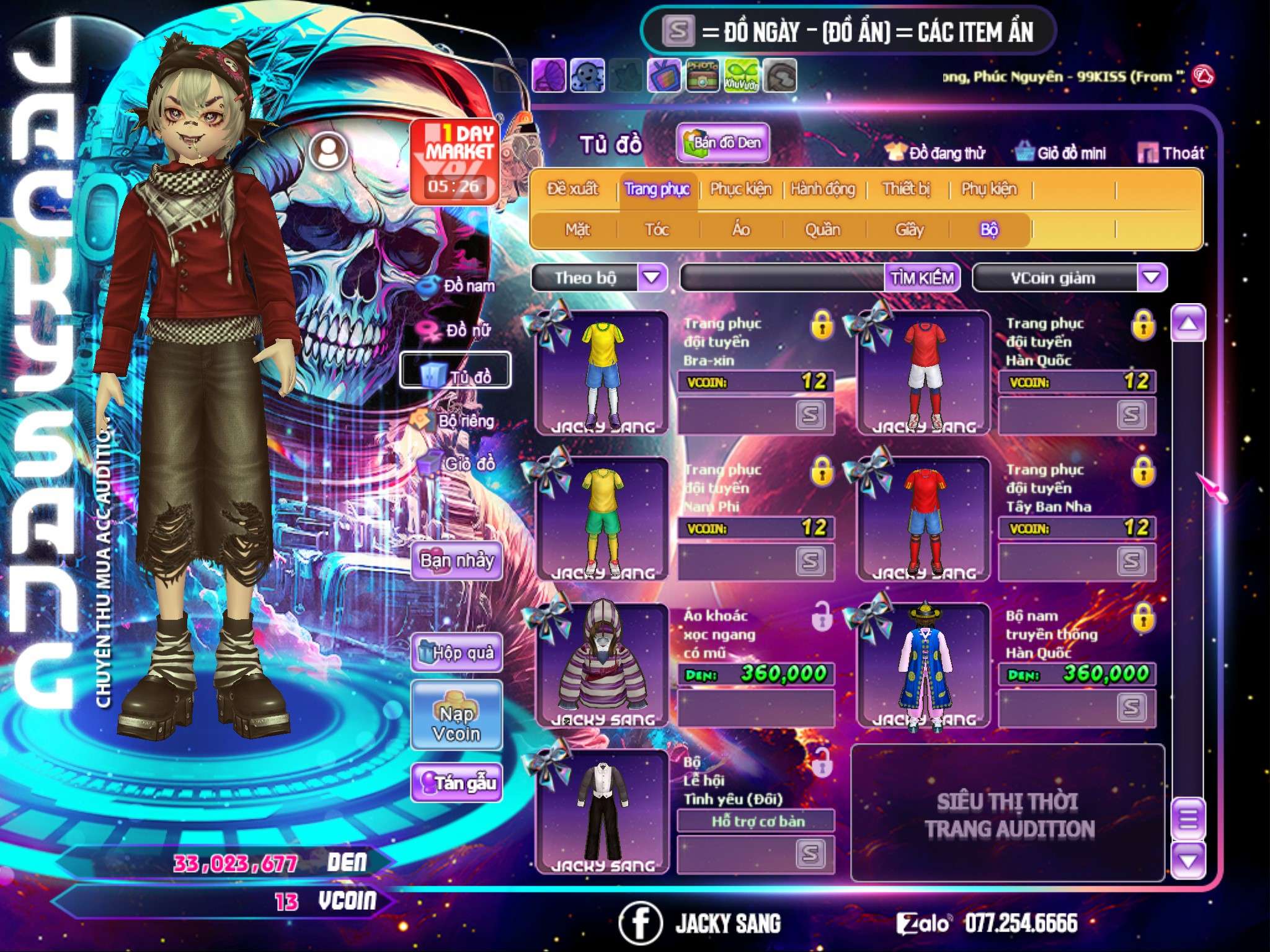Screen dimensions: 1270x952
Task: Select the Tóc subcategory
Action: 657,230
